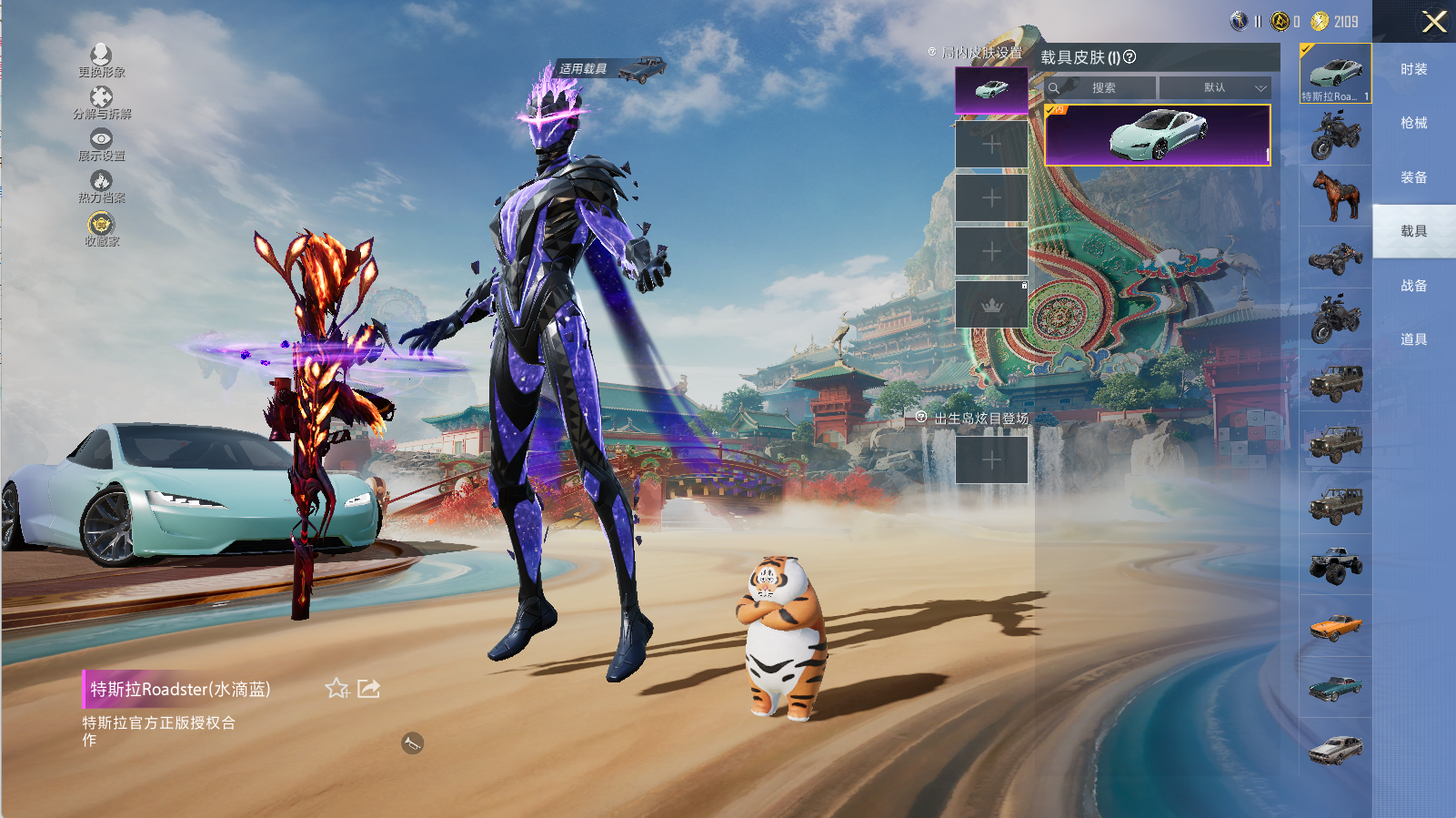Open 展示设置 display settings

click(x=101, y=141)
